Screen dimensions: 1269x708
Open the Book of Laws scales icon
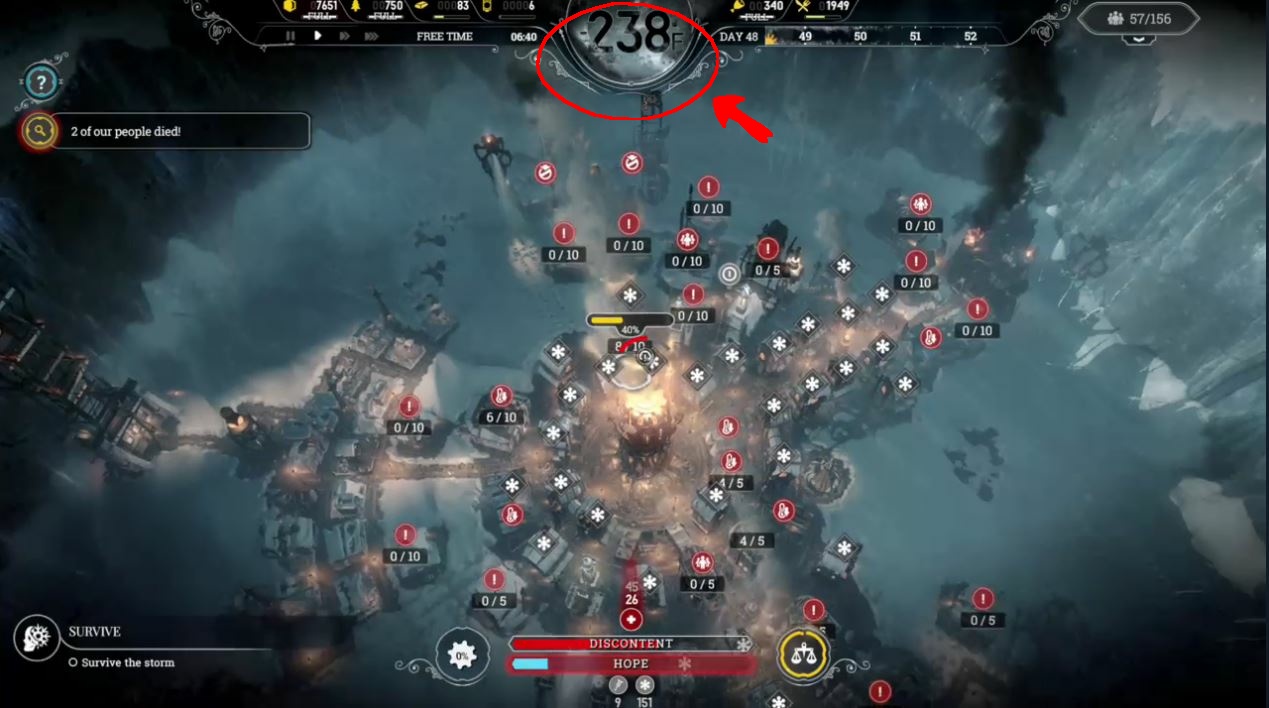805,656
